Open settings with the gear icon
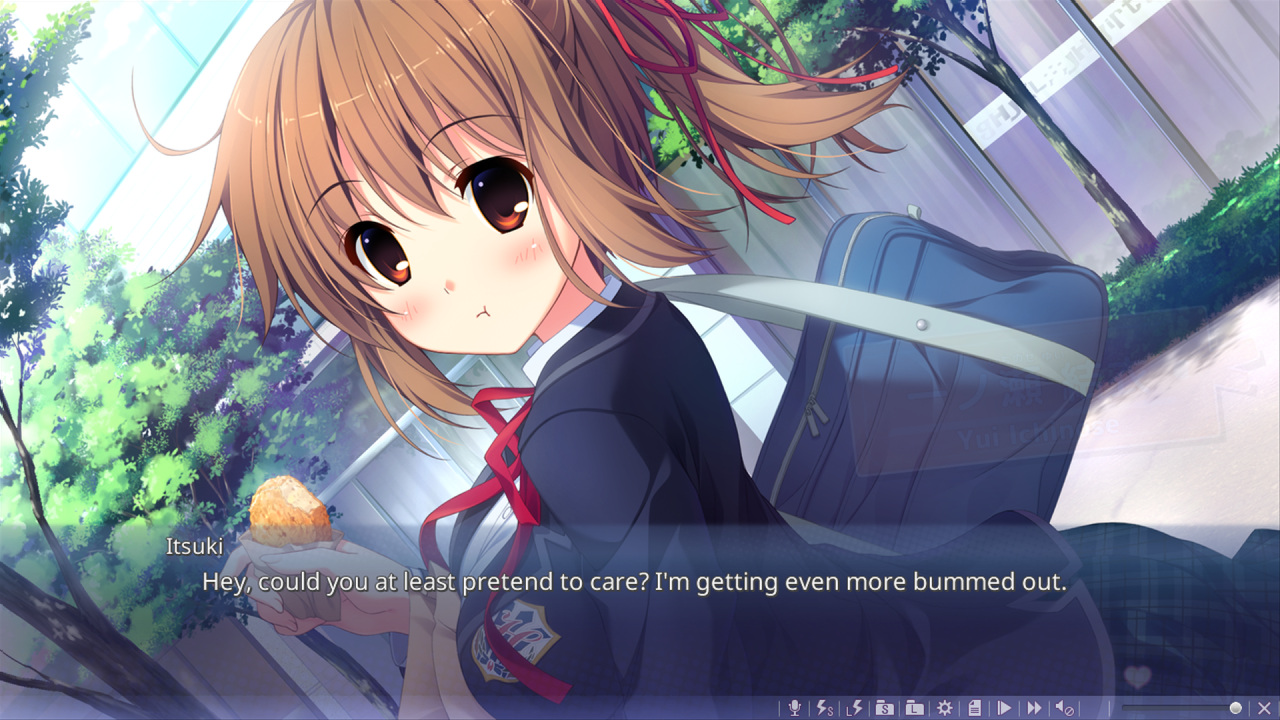Screen dimensions: 1280x720 click(x=944, y=708)
